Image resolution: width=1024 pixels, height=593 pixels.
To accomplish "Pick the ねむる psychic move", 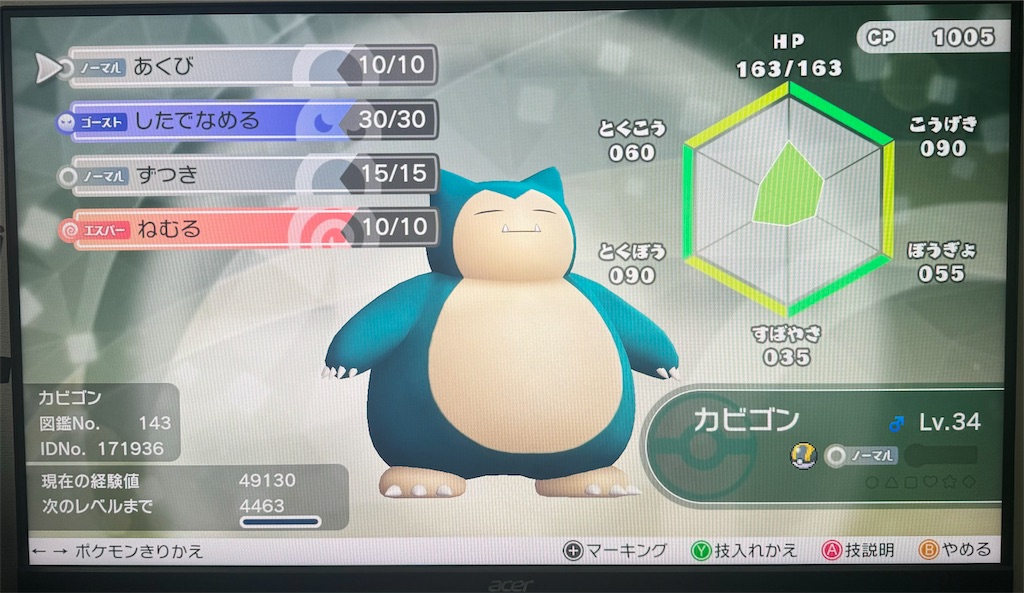I will point(250,229).
